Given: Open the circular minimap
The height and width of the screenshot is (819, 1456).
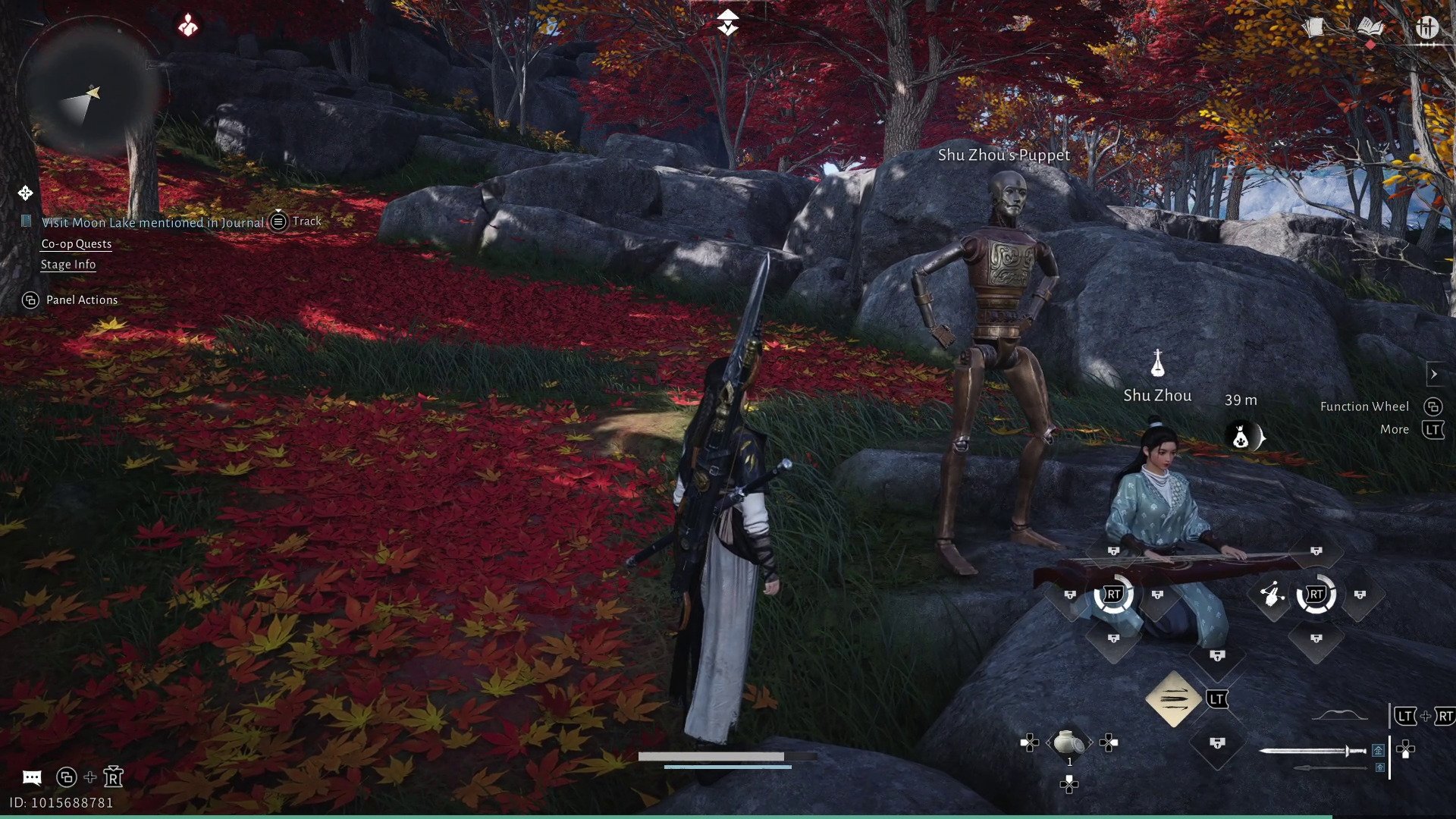Looking at the screenshot, I should coord(89,89).
